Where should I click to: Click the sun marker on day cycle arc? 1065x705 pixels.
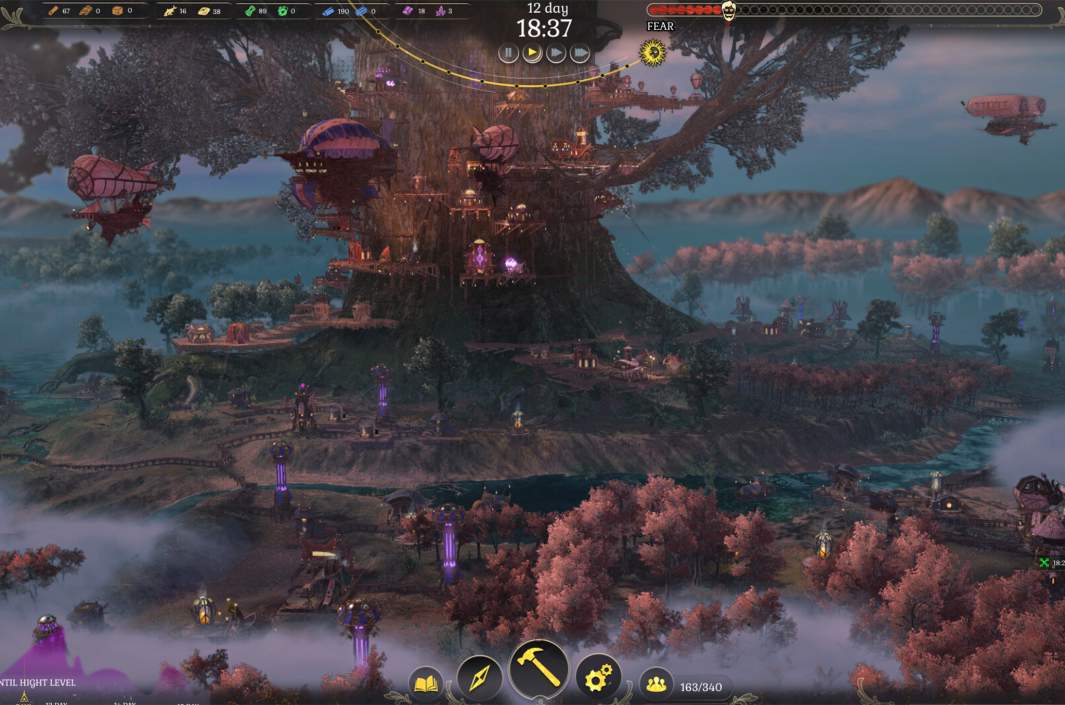tap(653, 51)
